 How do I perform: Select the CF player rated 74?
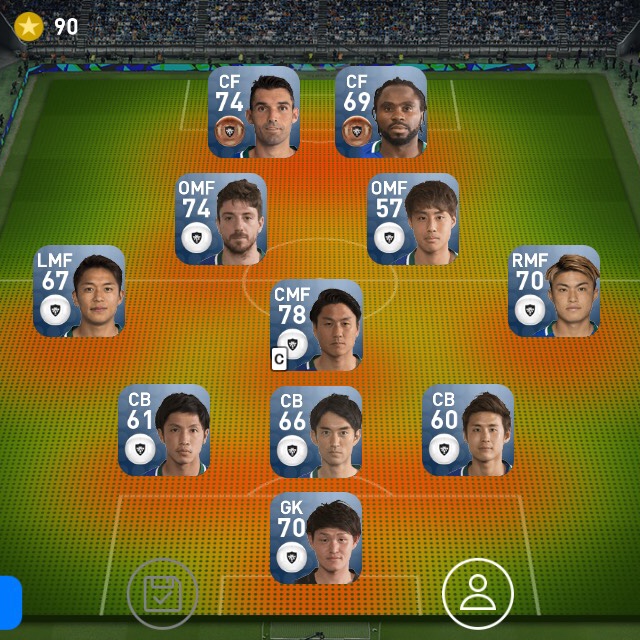[x=254, y=111]
